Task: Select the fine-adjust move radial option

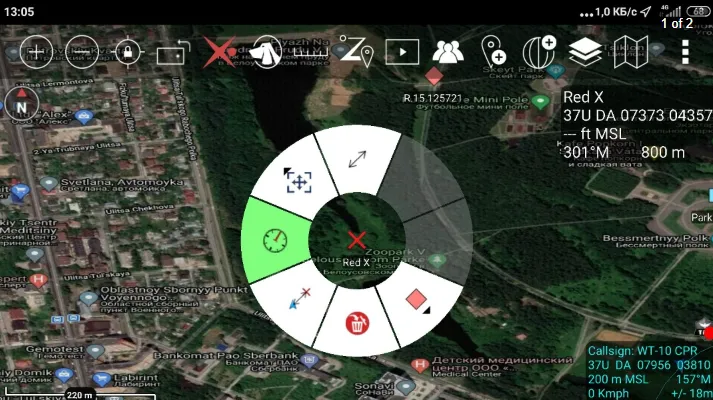Action: 296,180
